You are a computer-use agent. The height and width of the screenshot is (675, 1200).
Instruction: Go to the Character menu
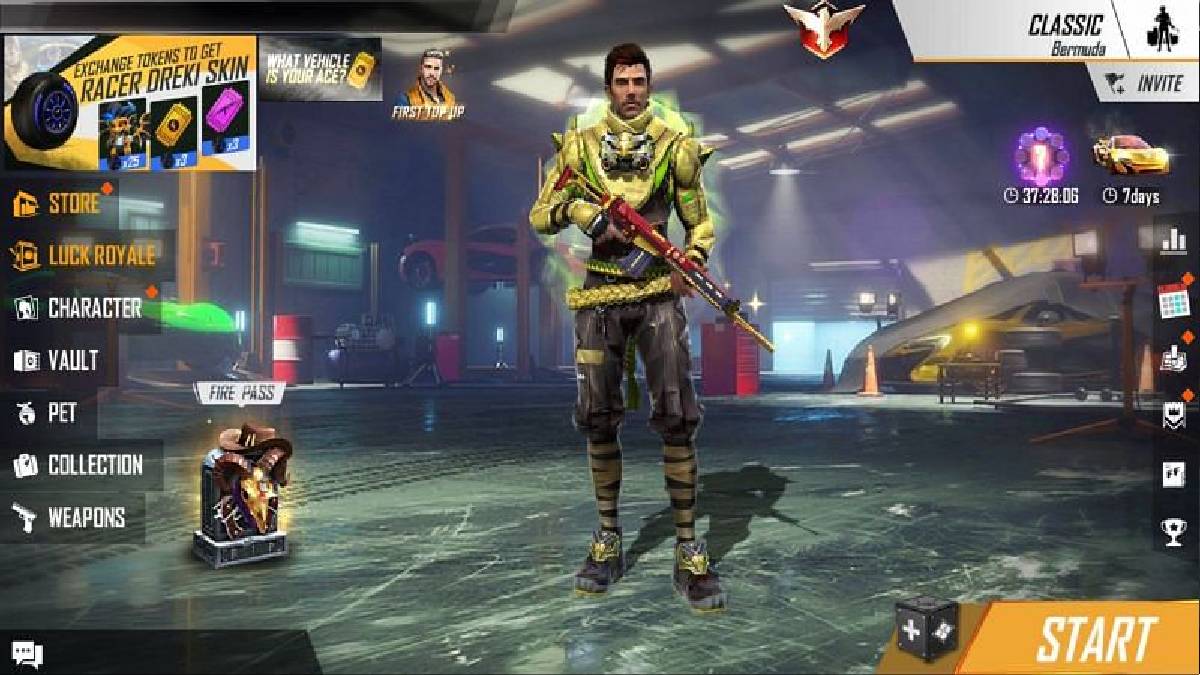point(80,308)
